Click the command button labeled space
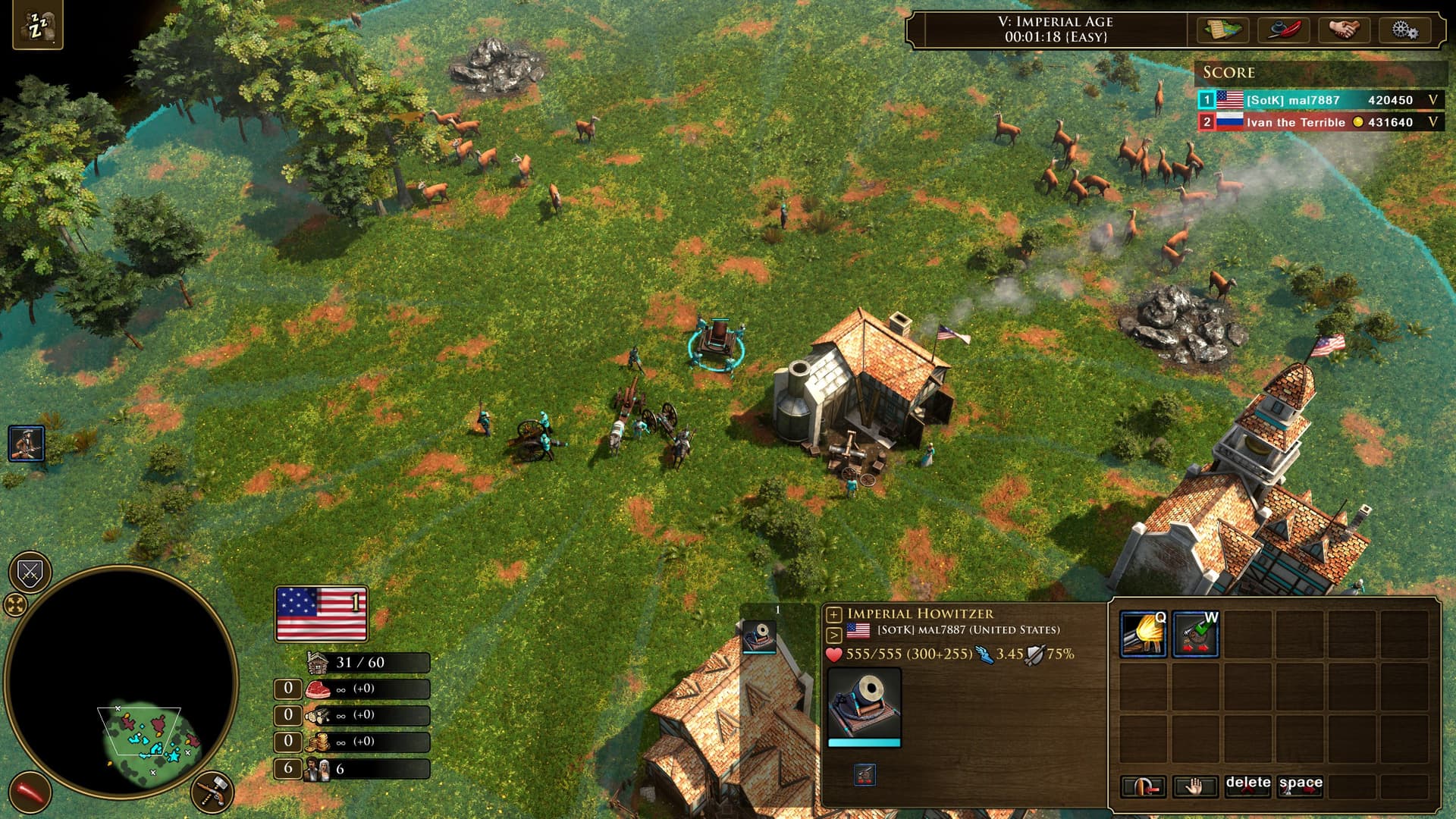Screen dimensions: 1456x819 point(1300,786)
